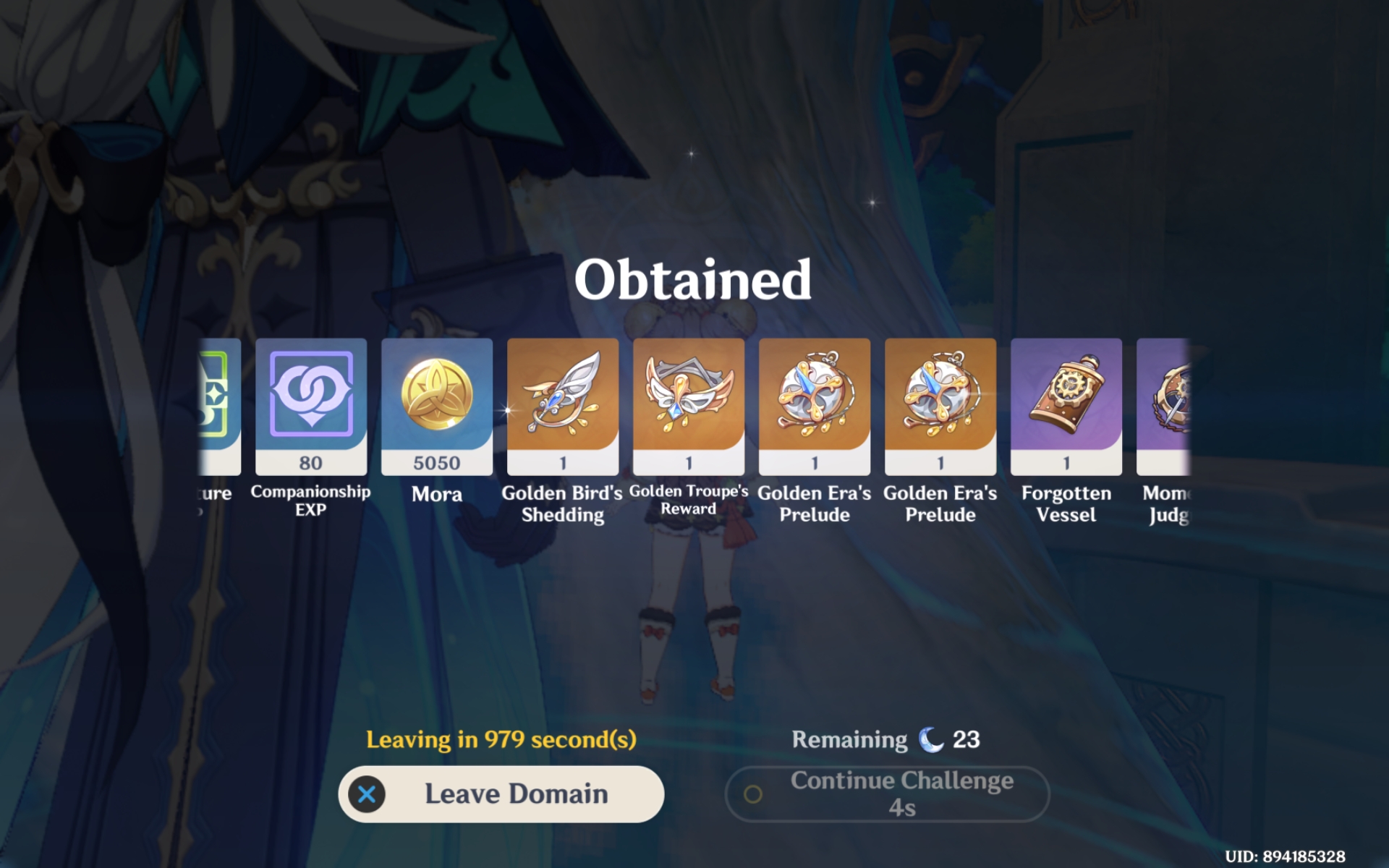Image resolution: width=1389 pixels, height=868 pixels.
Task: Click the Condensed Resin moon icon next to Remaining
Action: tap(932, 739)
